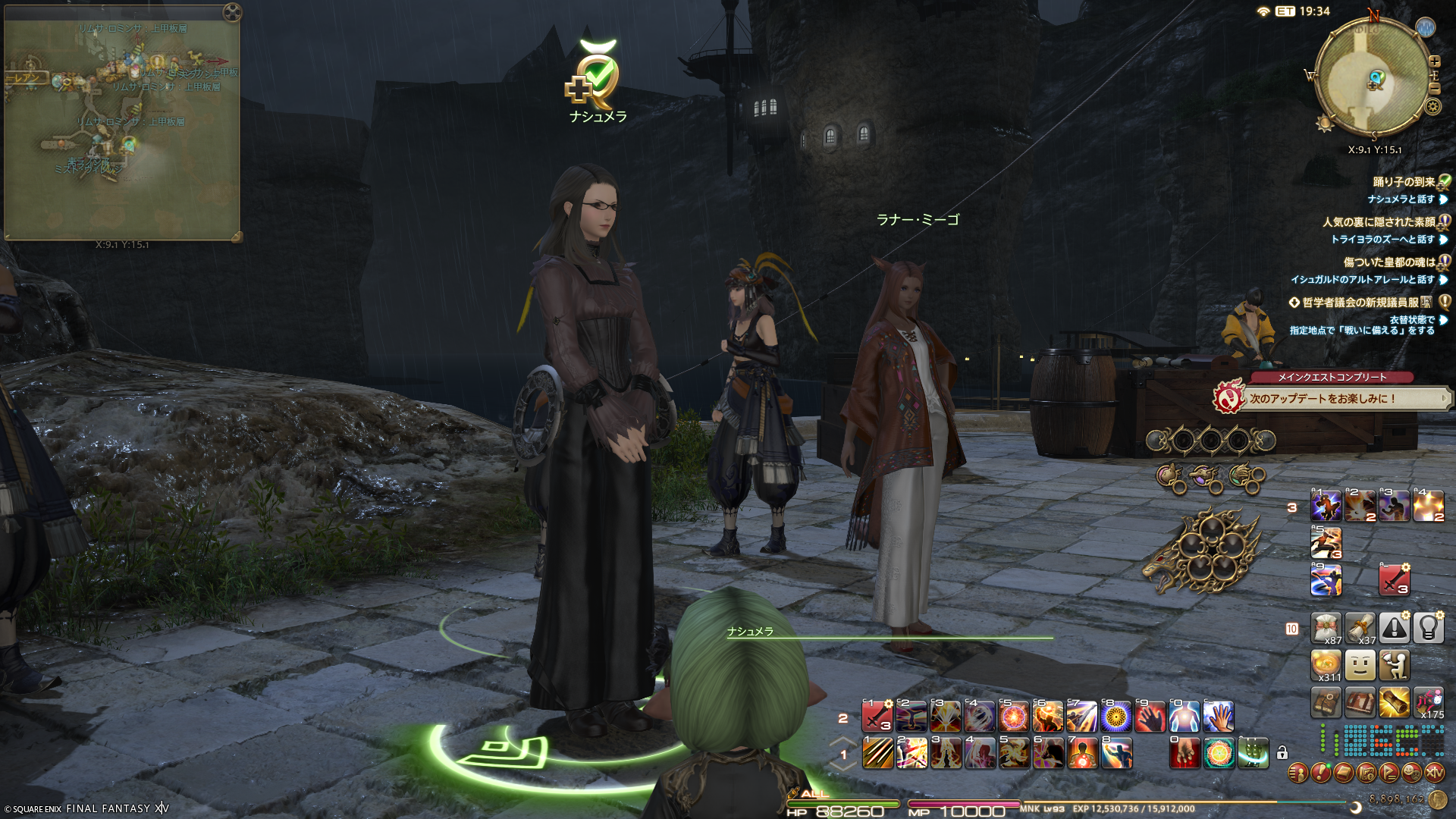Toggle the hotbar padlock icon
Image resolution: width=1456 pixels, height=819 pixels.
[1282, 753]
